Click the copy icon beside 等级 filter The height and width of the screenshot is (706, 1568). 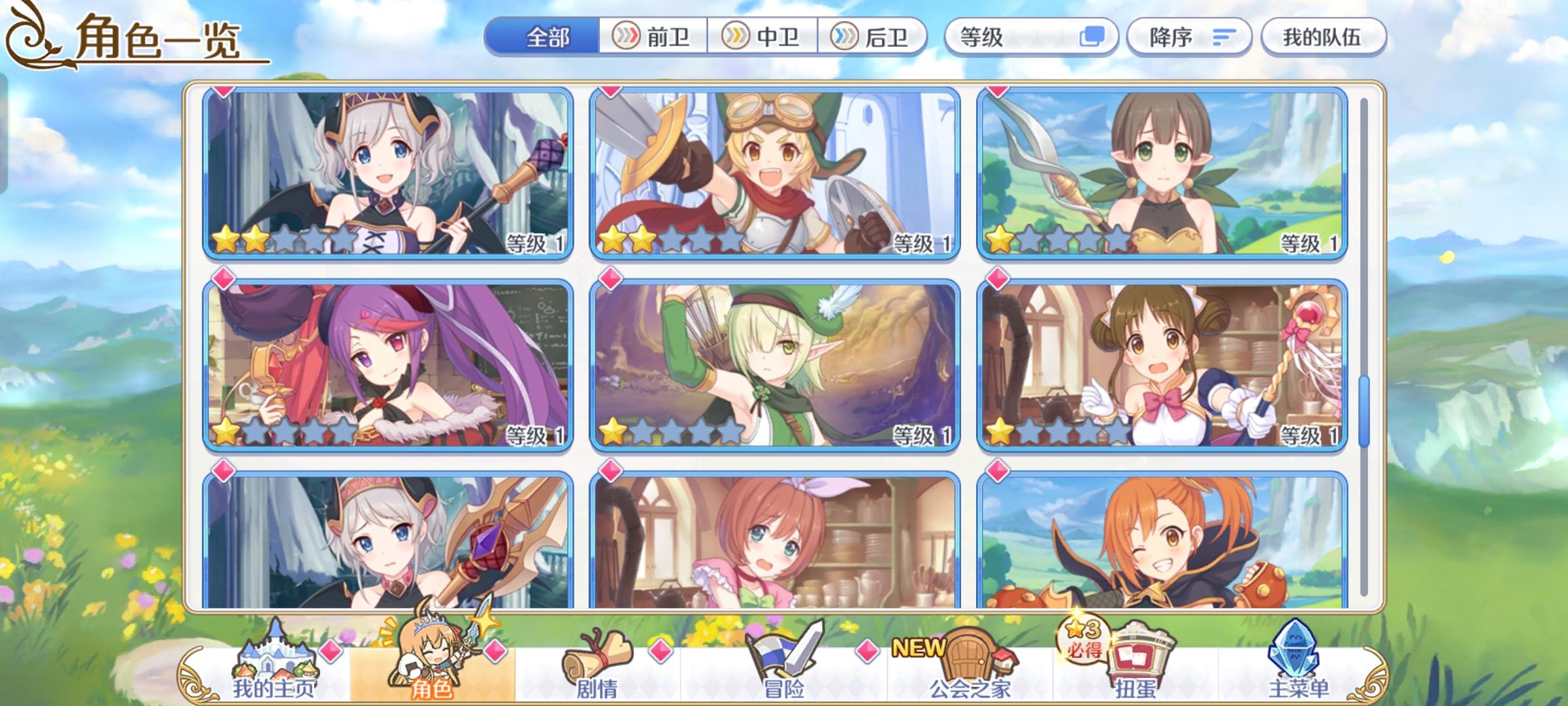(1094, 37)
